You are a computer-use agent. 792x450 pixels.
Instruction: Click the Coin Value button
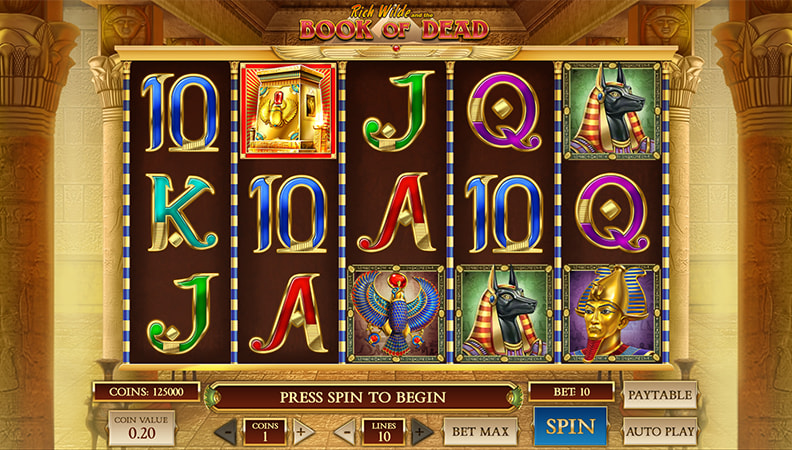(141, 428)
